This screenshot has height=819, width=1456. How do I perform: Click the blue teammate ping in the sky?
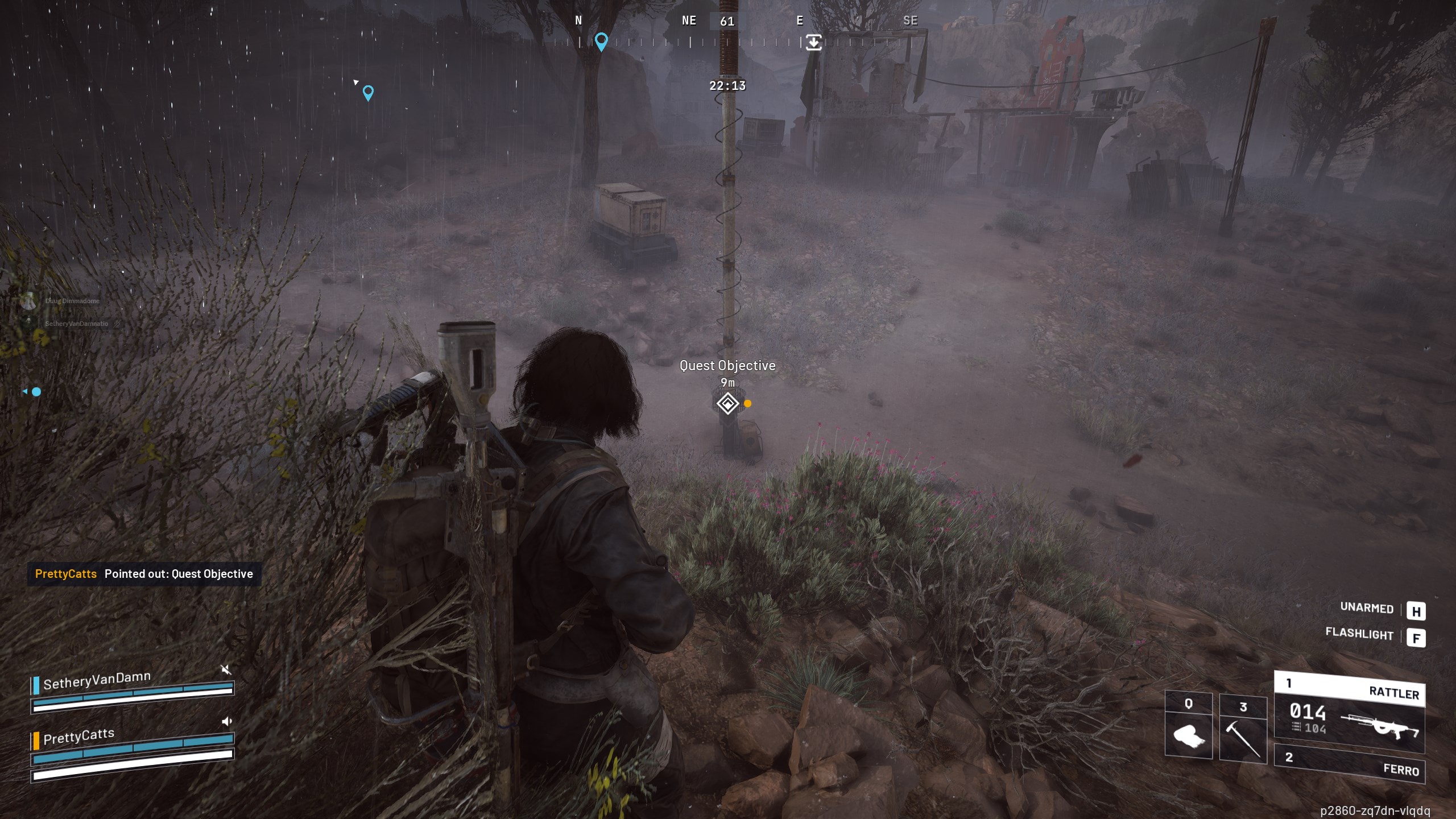pos(368,92)
